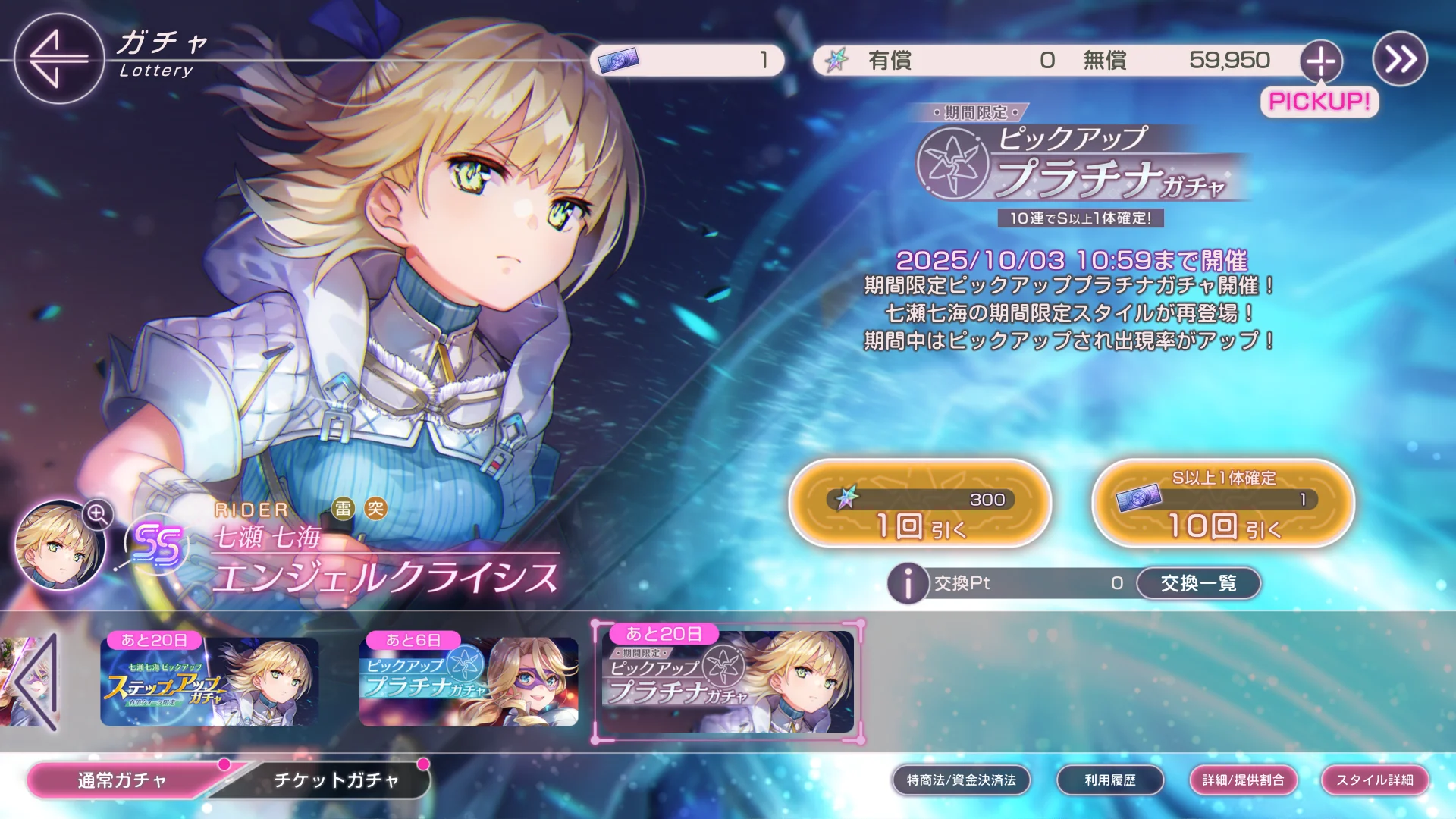Select the ステップアップガチャ banner
1456x819 pixels.
(209, 682)
